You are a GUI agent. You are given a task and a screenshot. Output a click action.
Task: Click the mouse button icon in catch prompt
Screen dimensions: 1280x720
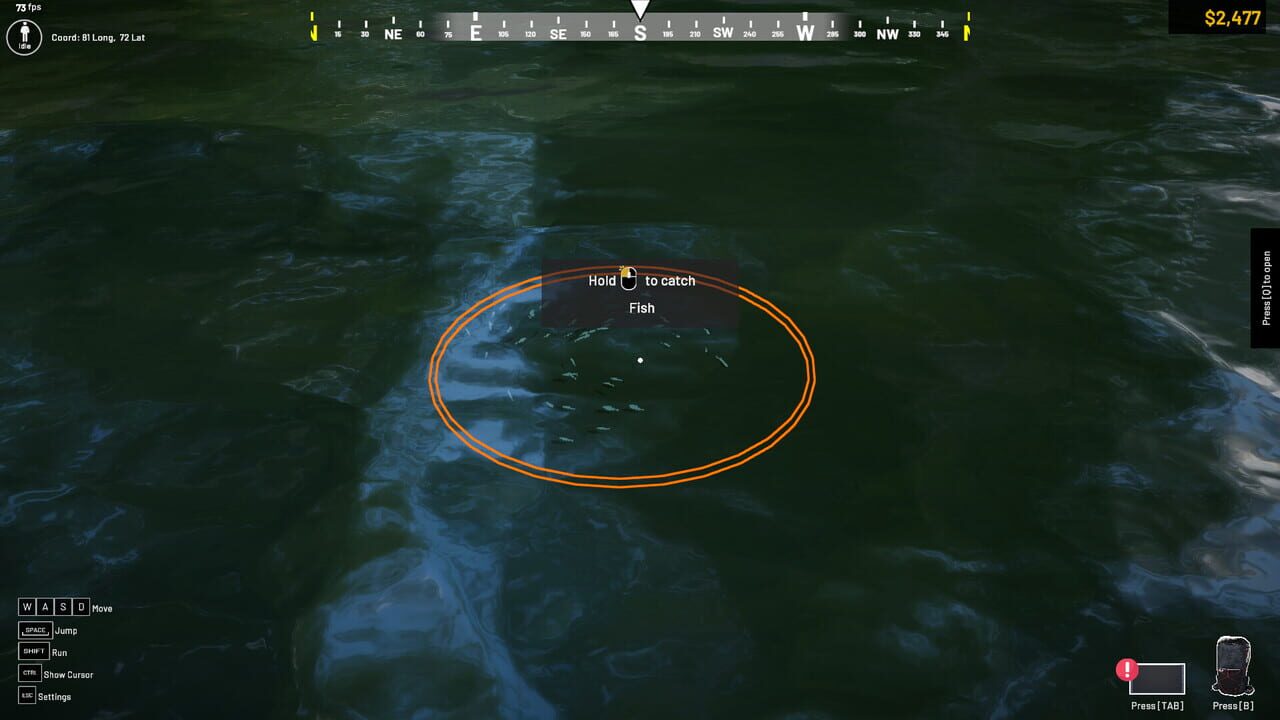tap(628, 278)
